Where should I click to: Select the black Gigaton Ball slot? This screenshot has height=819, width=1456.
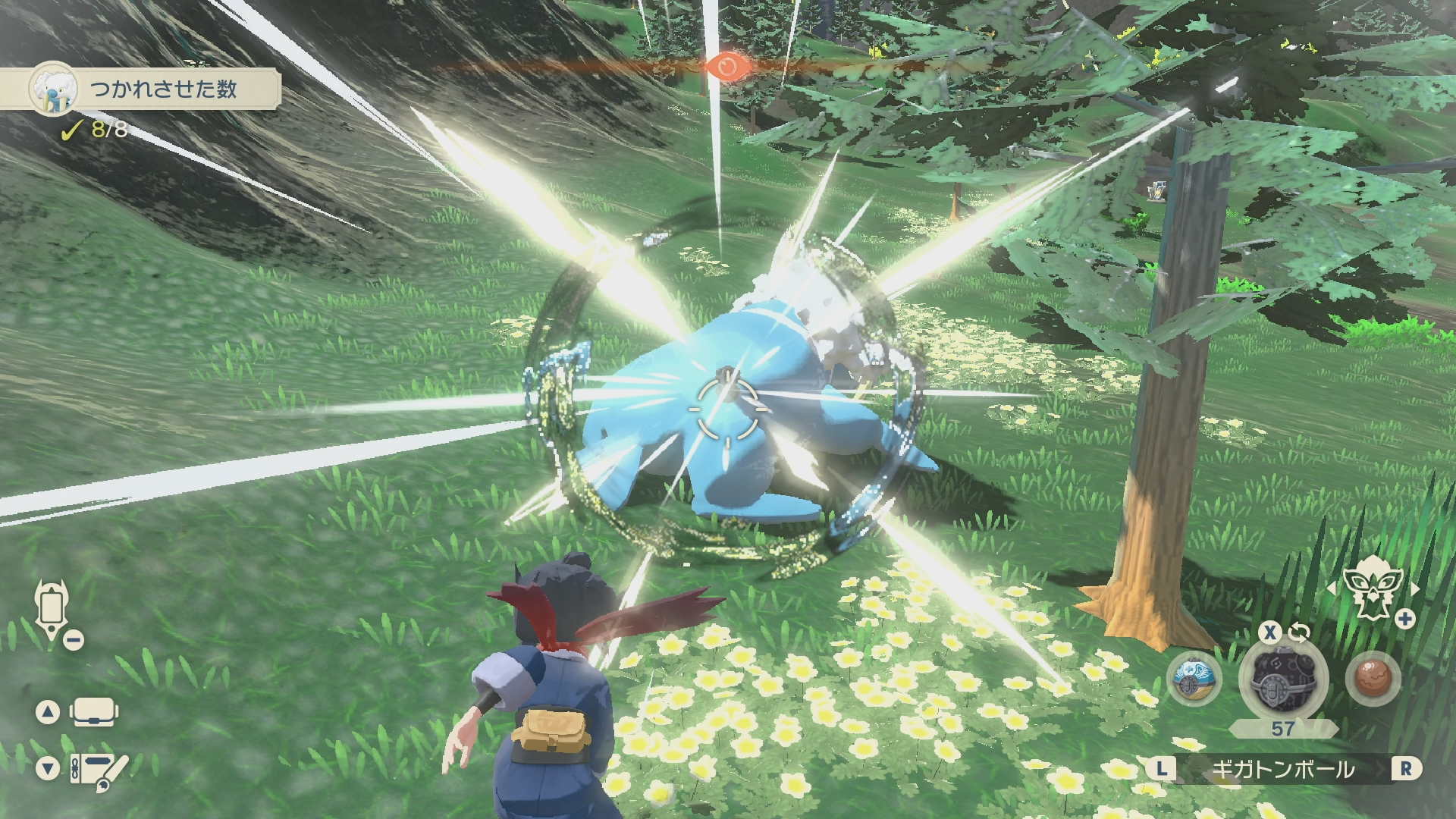[1282, 679]
